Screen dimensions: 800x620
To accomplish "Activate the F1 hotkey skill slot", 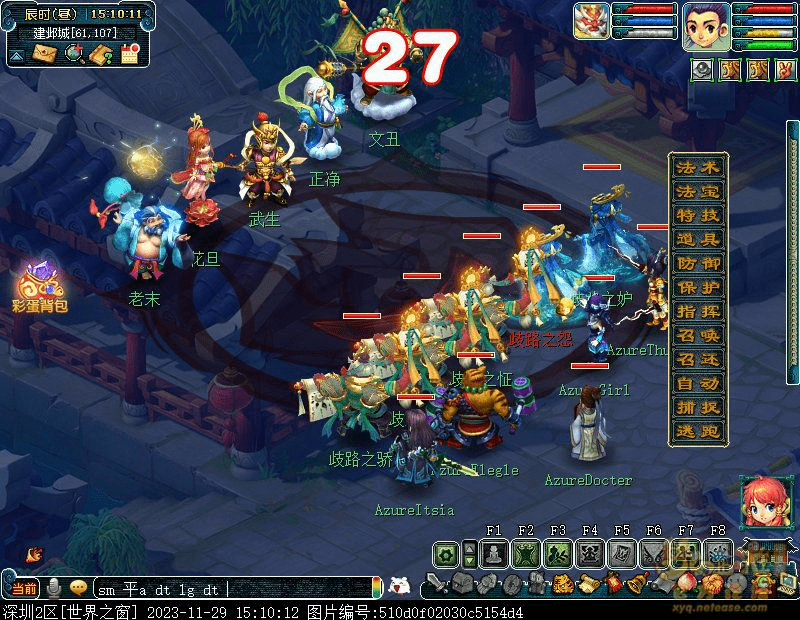I will tap(494, 553).
